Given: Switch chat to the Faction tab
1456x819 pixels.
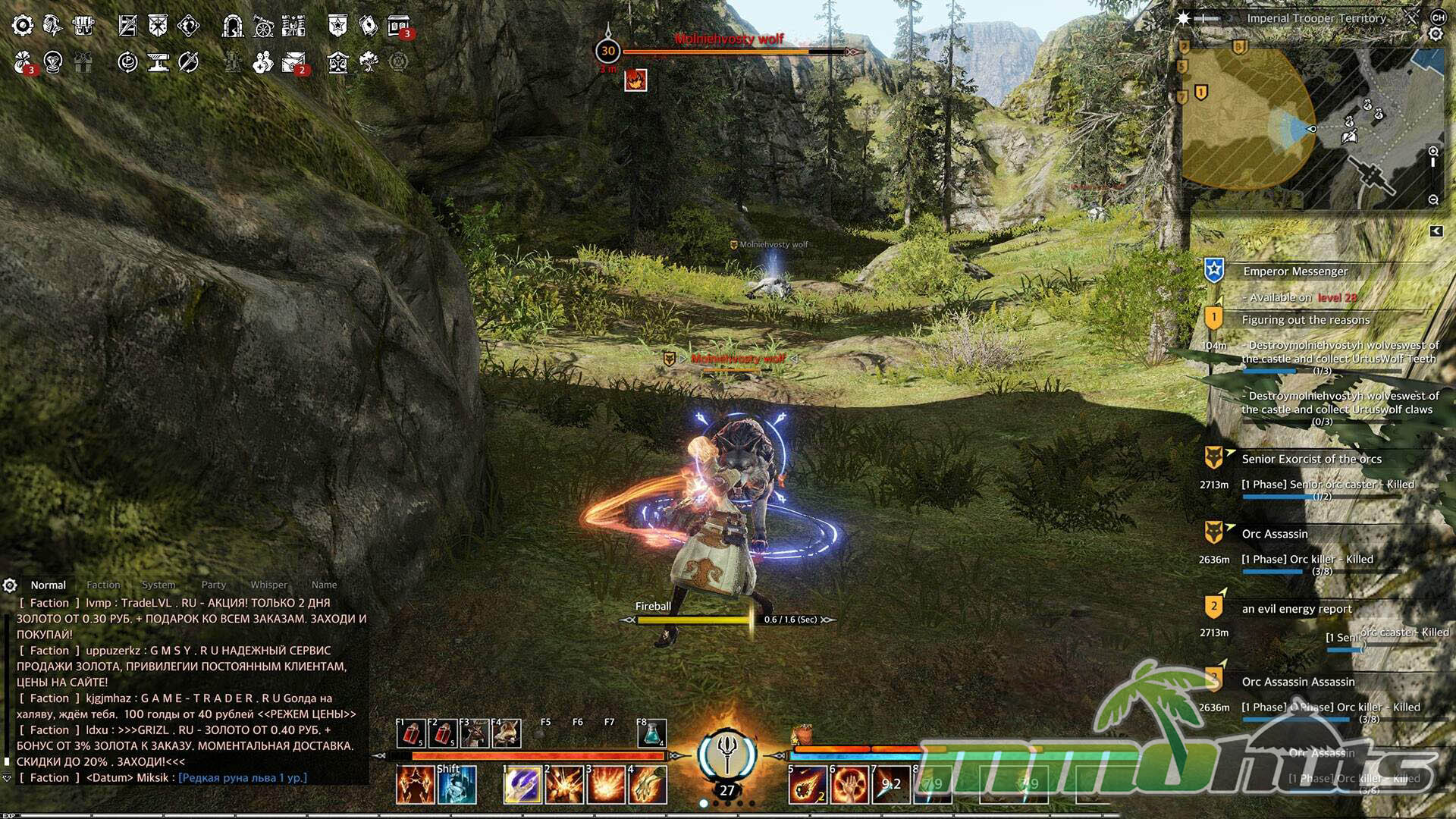Looking at the screenshot, I should tap(103, 585).
